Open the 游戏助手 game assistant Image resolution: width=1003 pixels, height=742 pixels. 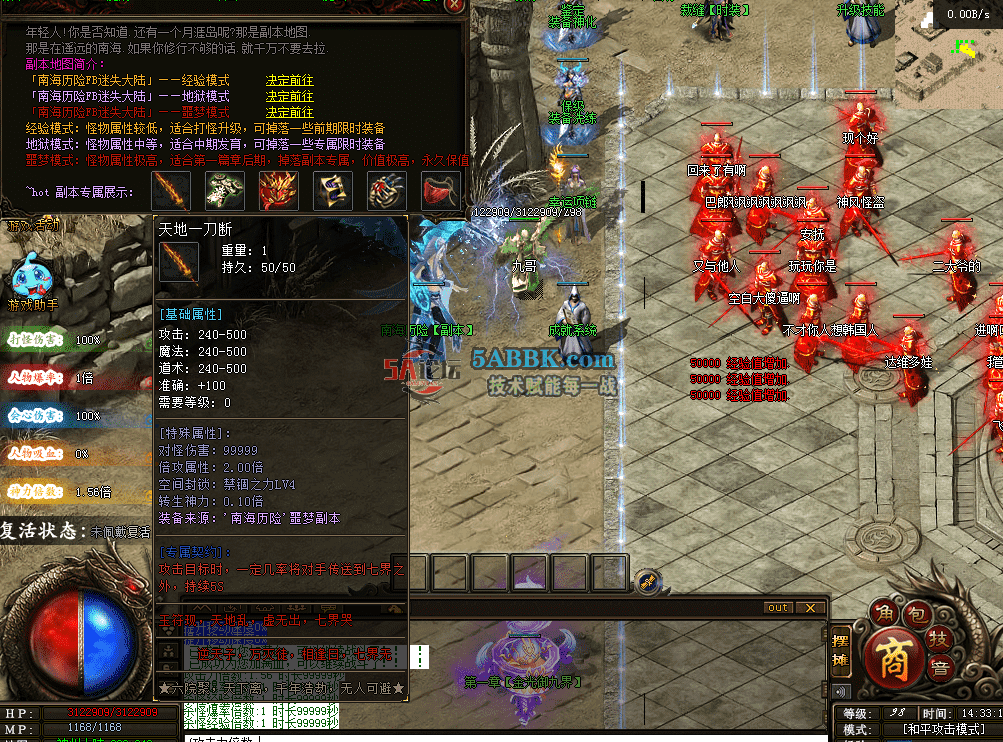pos(34,281)
